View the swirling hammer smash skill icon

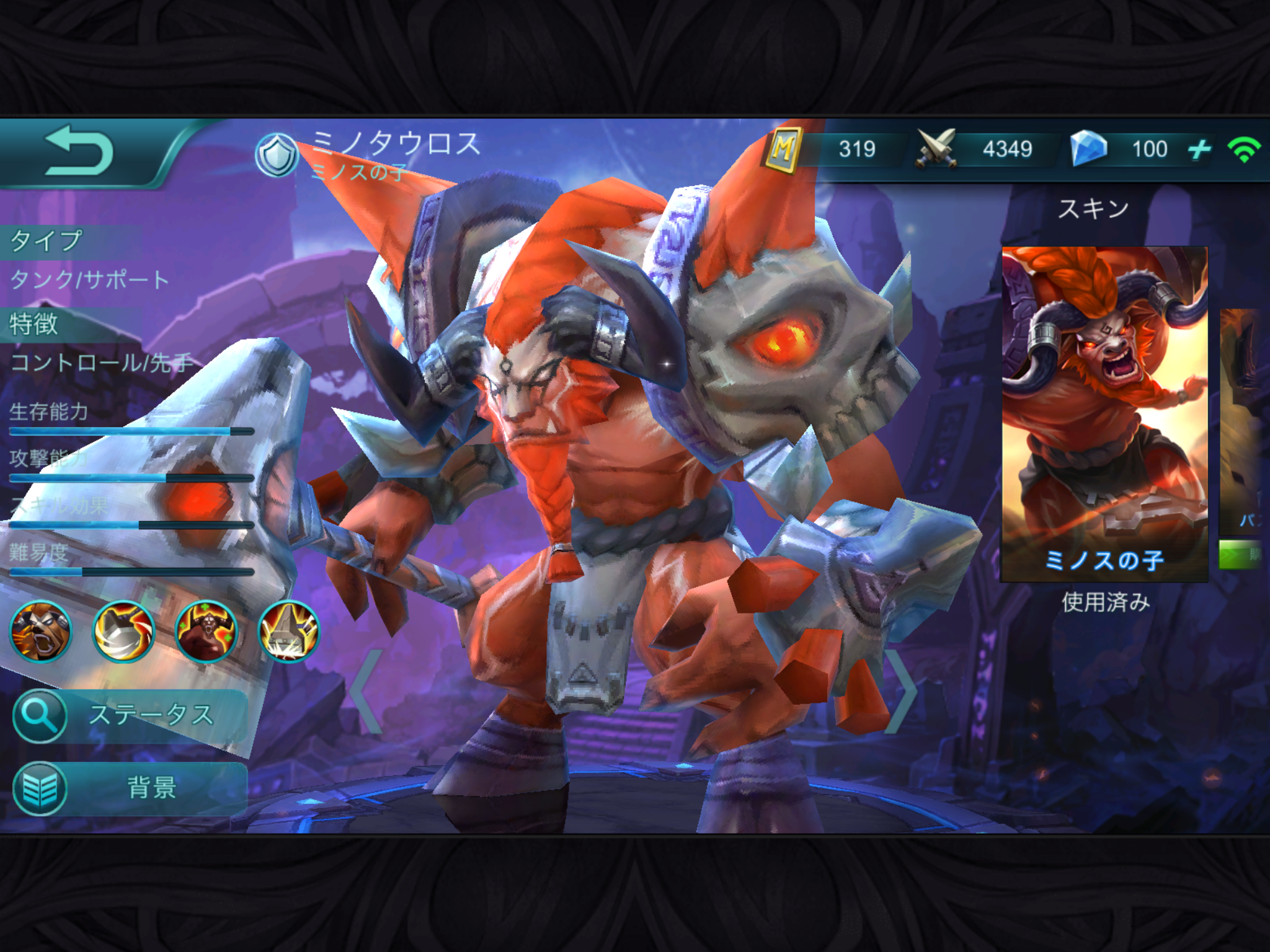[x=123, y=632]
